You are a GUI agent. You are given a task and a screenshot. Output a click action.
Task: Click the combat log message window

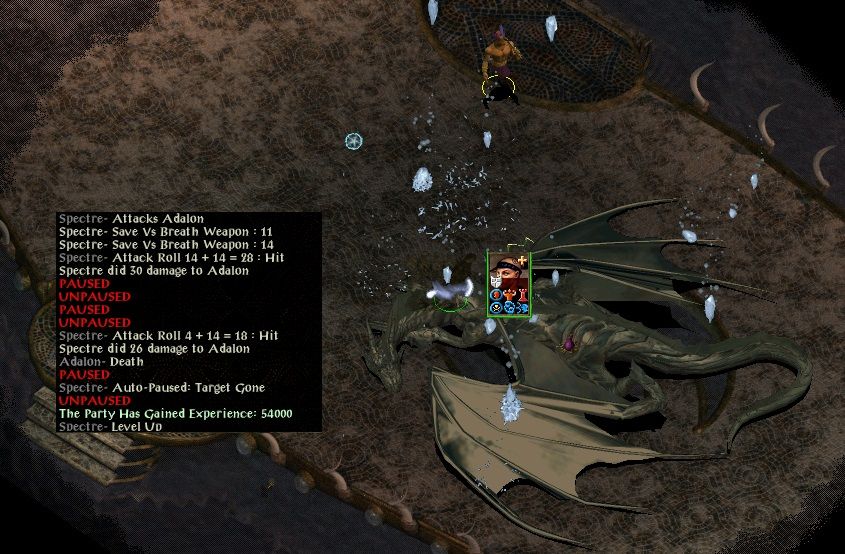(189, 322)
